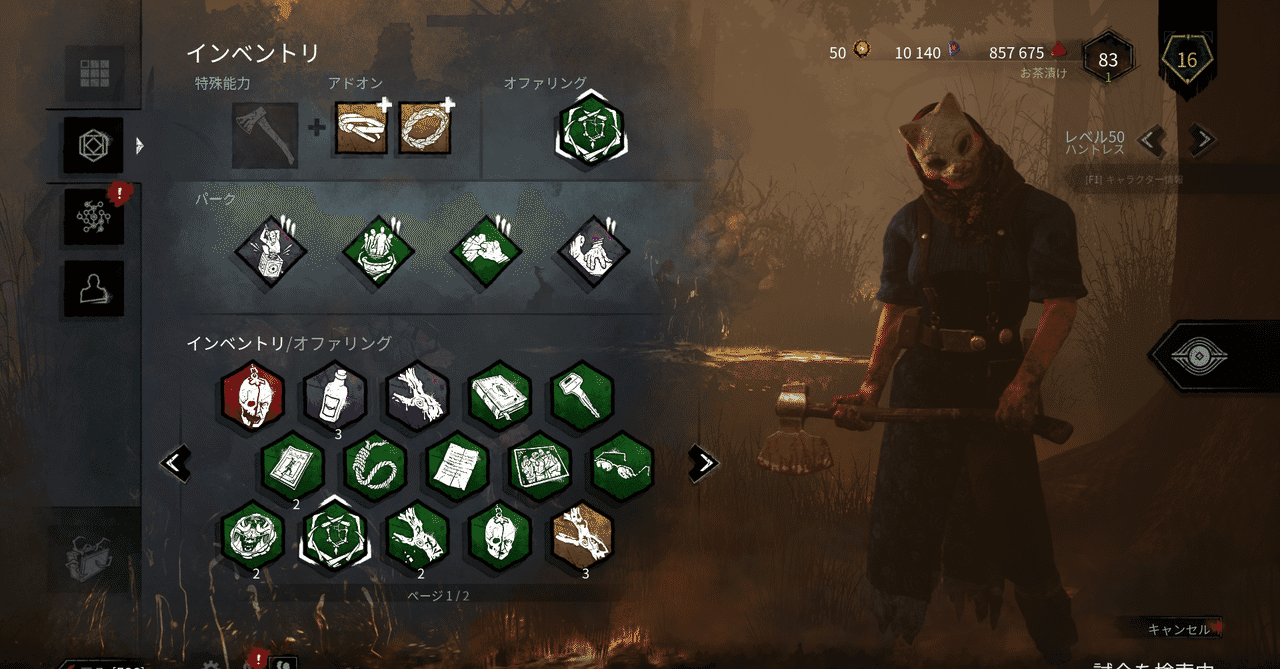This screenshot has width=1280, height=669.
Task: Select the hatchet special ability slot
Action: pos(265,135)
